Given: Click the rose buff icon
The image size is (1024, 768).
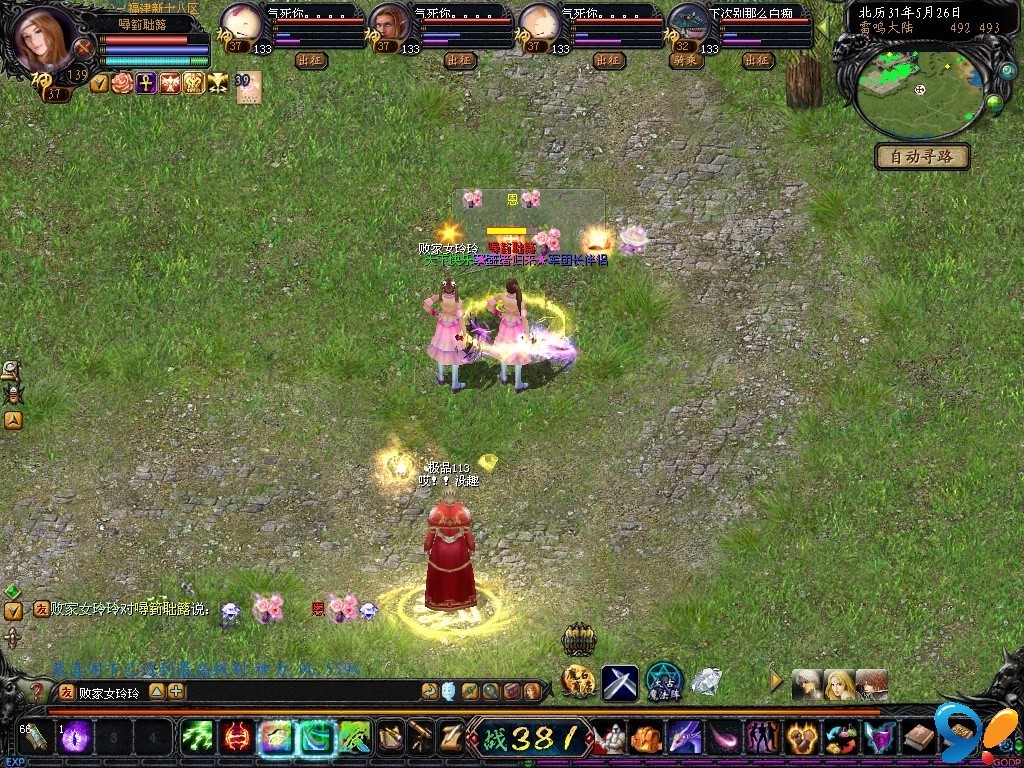Looking at the screenshot, I should [122, 83].
